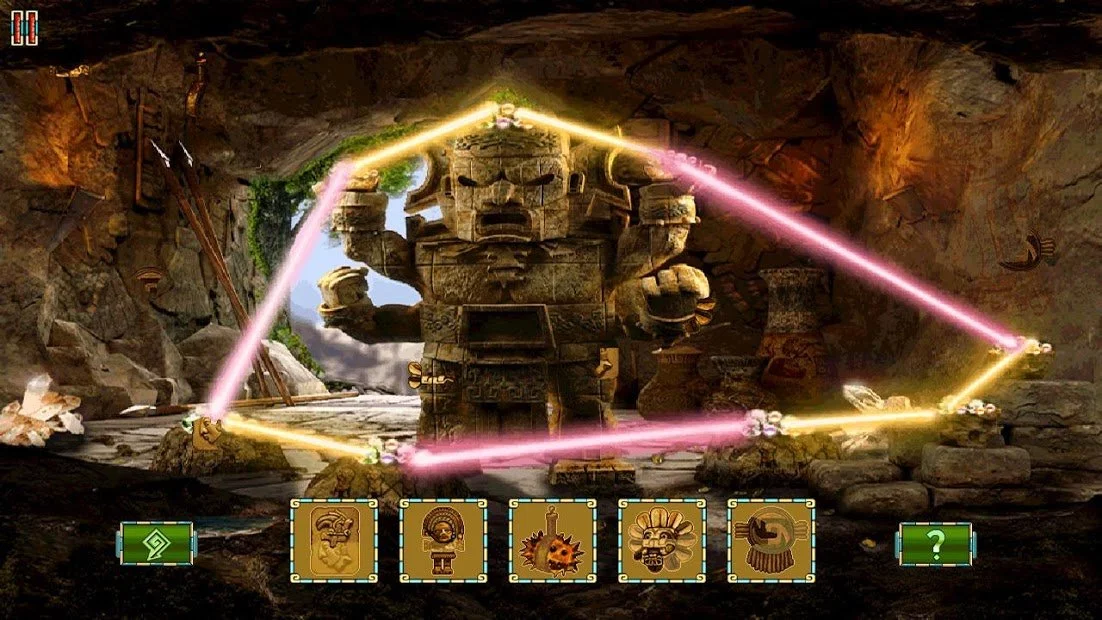The width and height of the screenshot is (1102, 620).
Task: Select the feathered skull mask item slot
Action: click(x=661, y=541)
